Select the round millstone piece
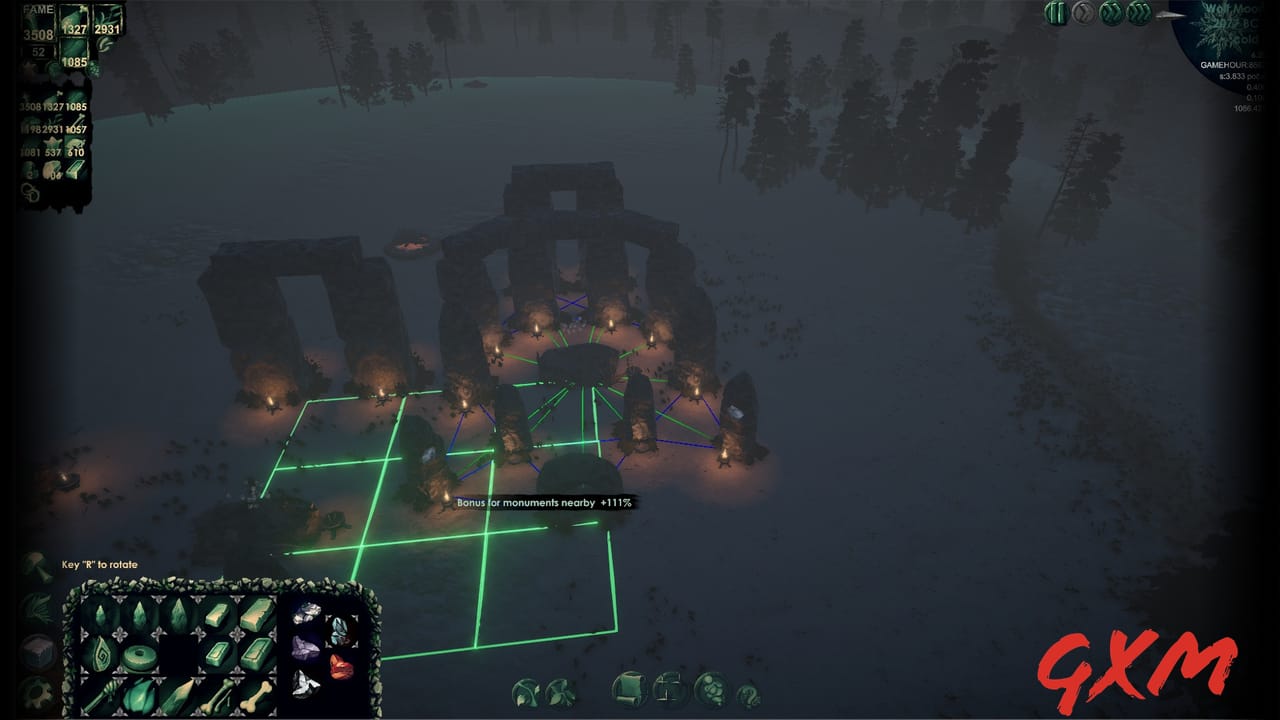1280x720 pixels. (138, 655)
